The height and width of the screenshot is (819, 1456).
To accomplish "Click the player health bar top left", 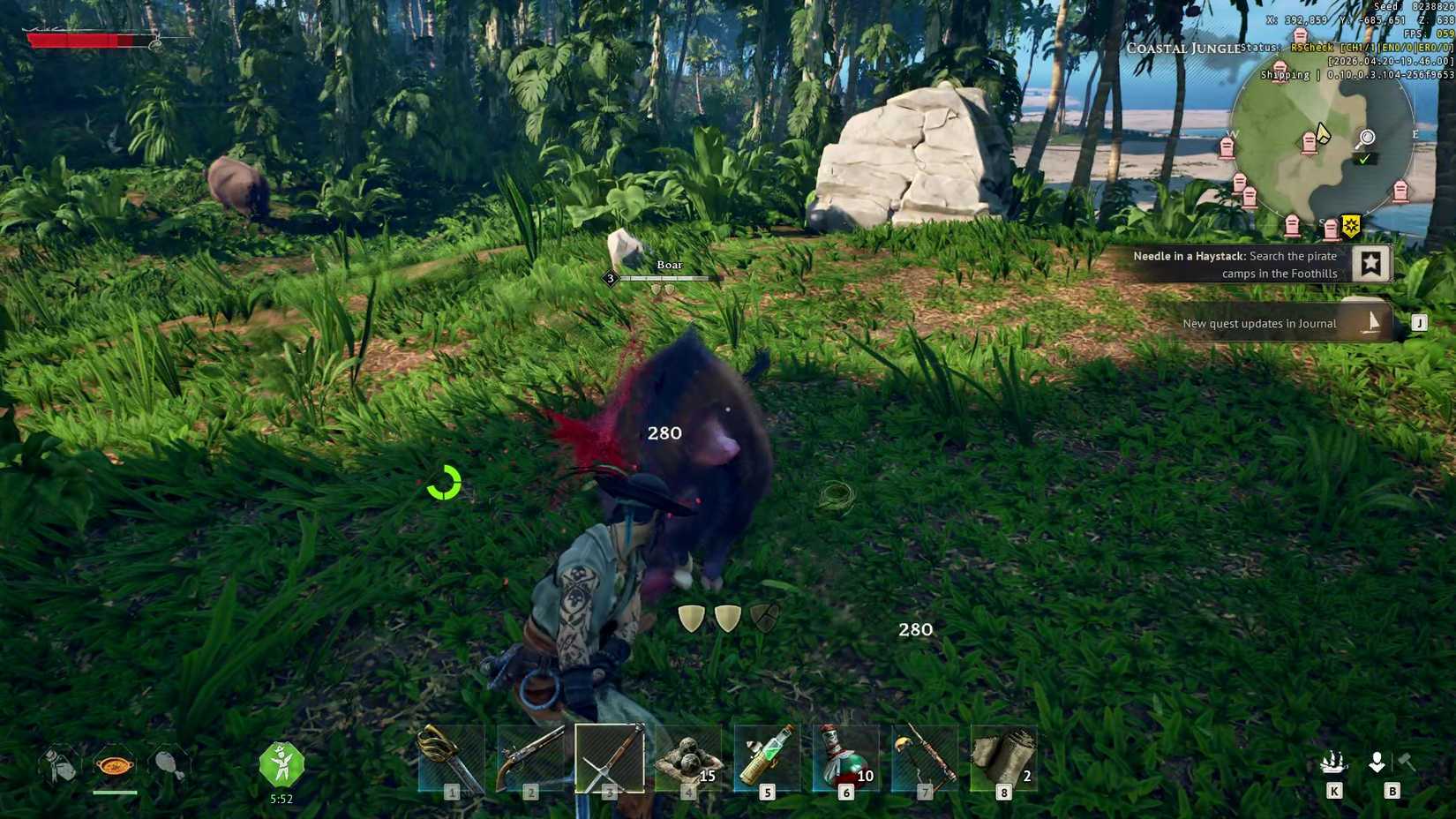I will [88, 40].
